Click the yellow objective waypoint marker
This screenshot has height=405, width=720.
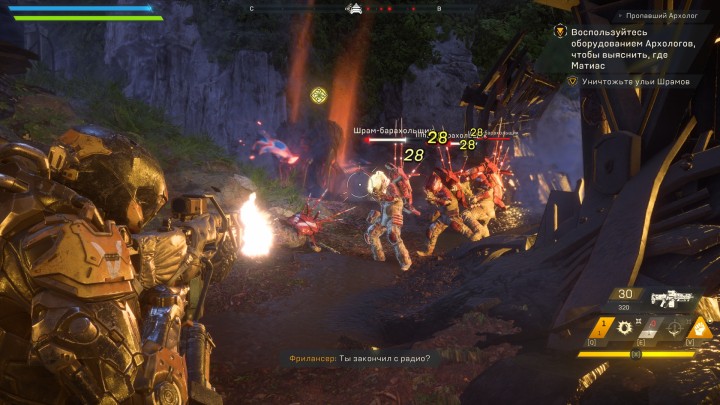pos(319,95)
